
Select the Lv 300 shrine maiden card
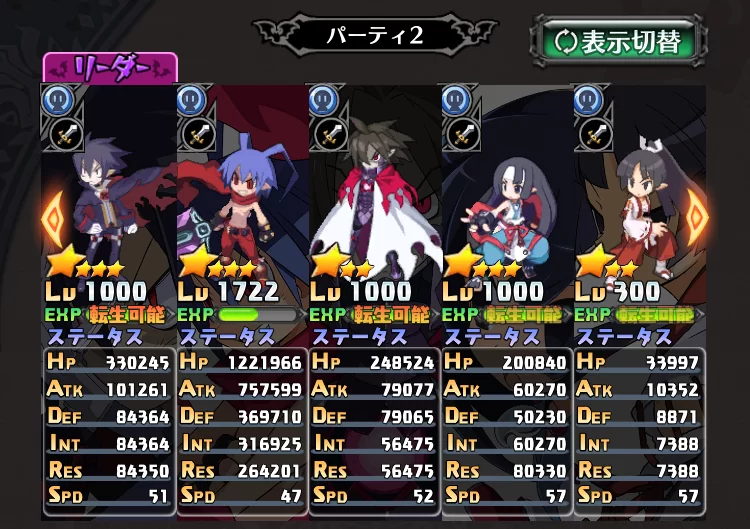tap(638, 190)
